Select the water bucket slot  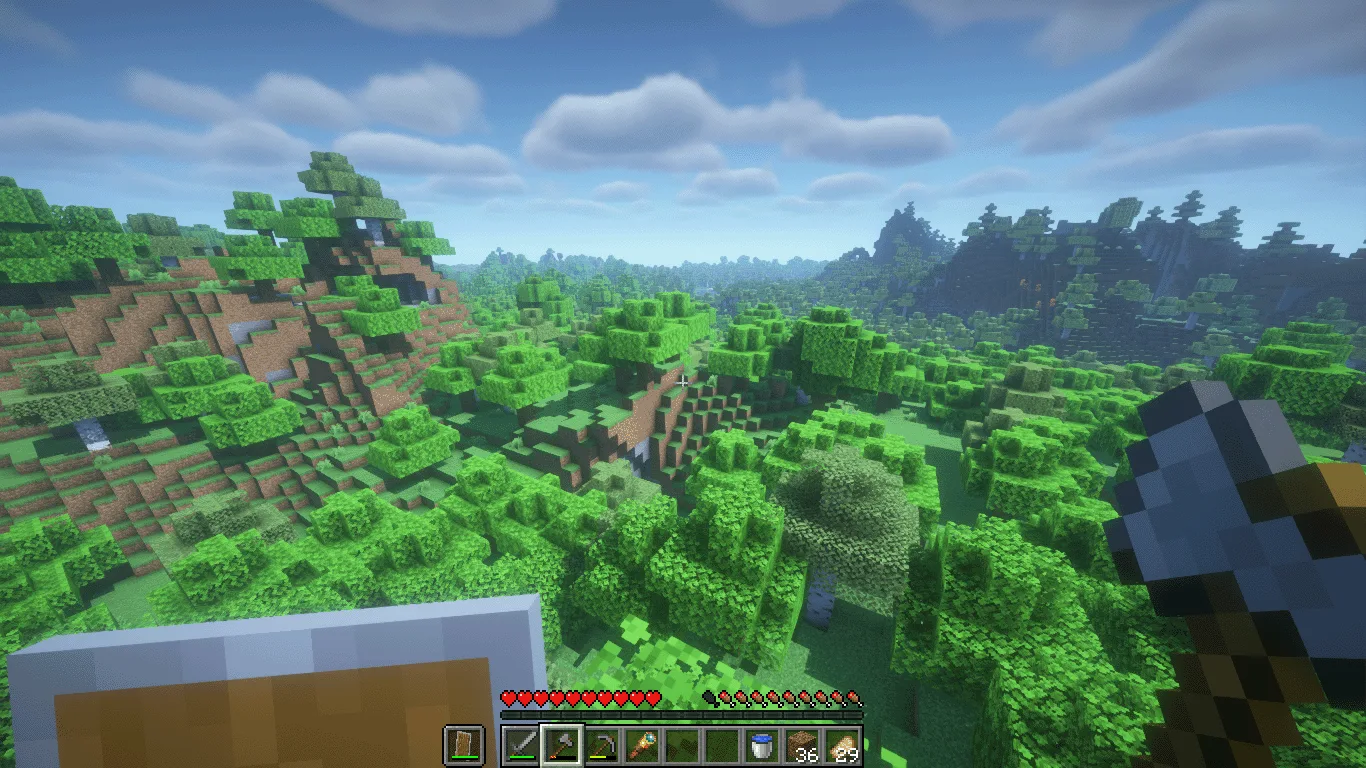(763, 746)
